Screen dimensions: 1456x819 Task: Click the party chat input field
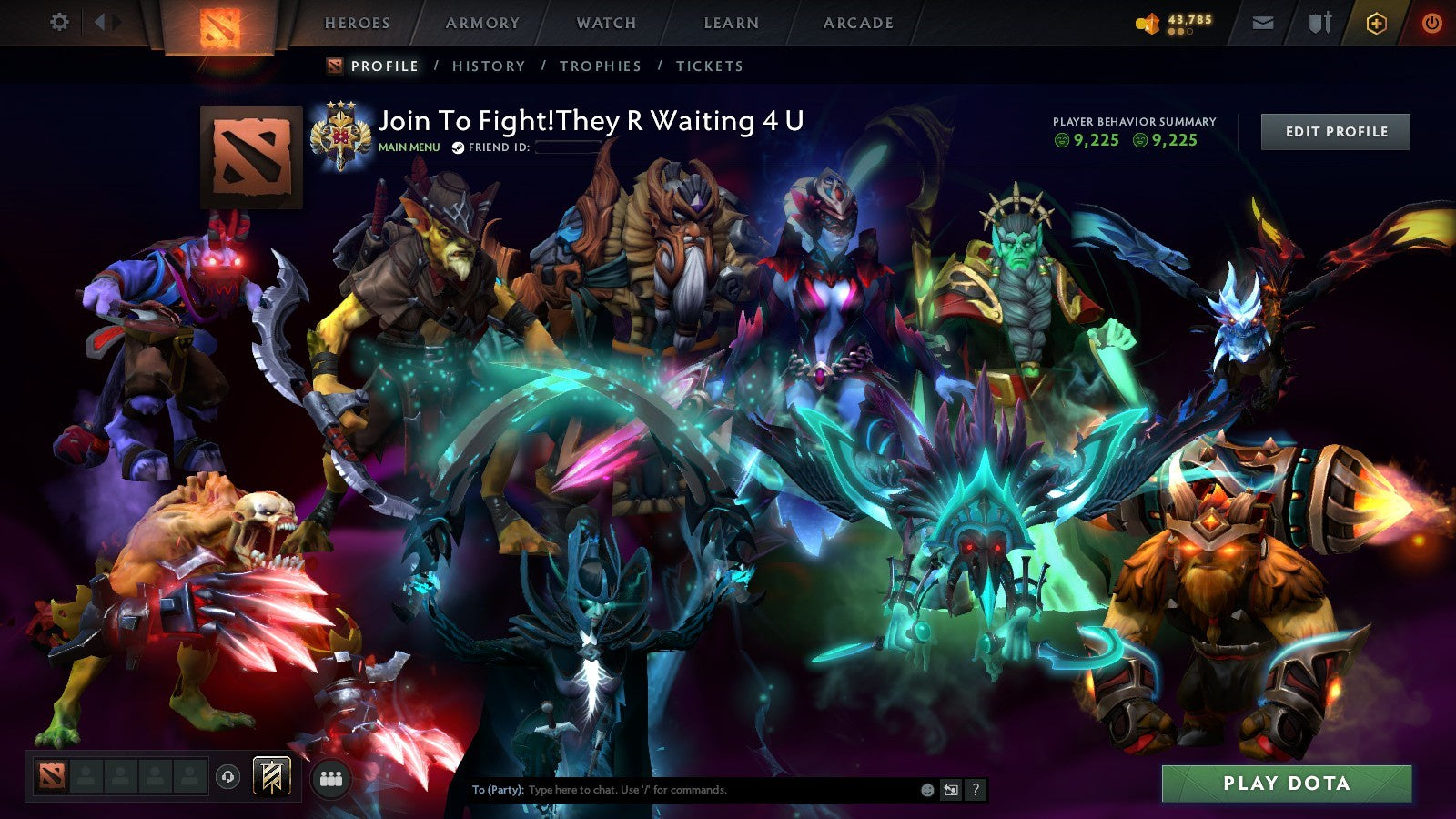point(682,790)
